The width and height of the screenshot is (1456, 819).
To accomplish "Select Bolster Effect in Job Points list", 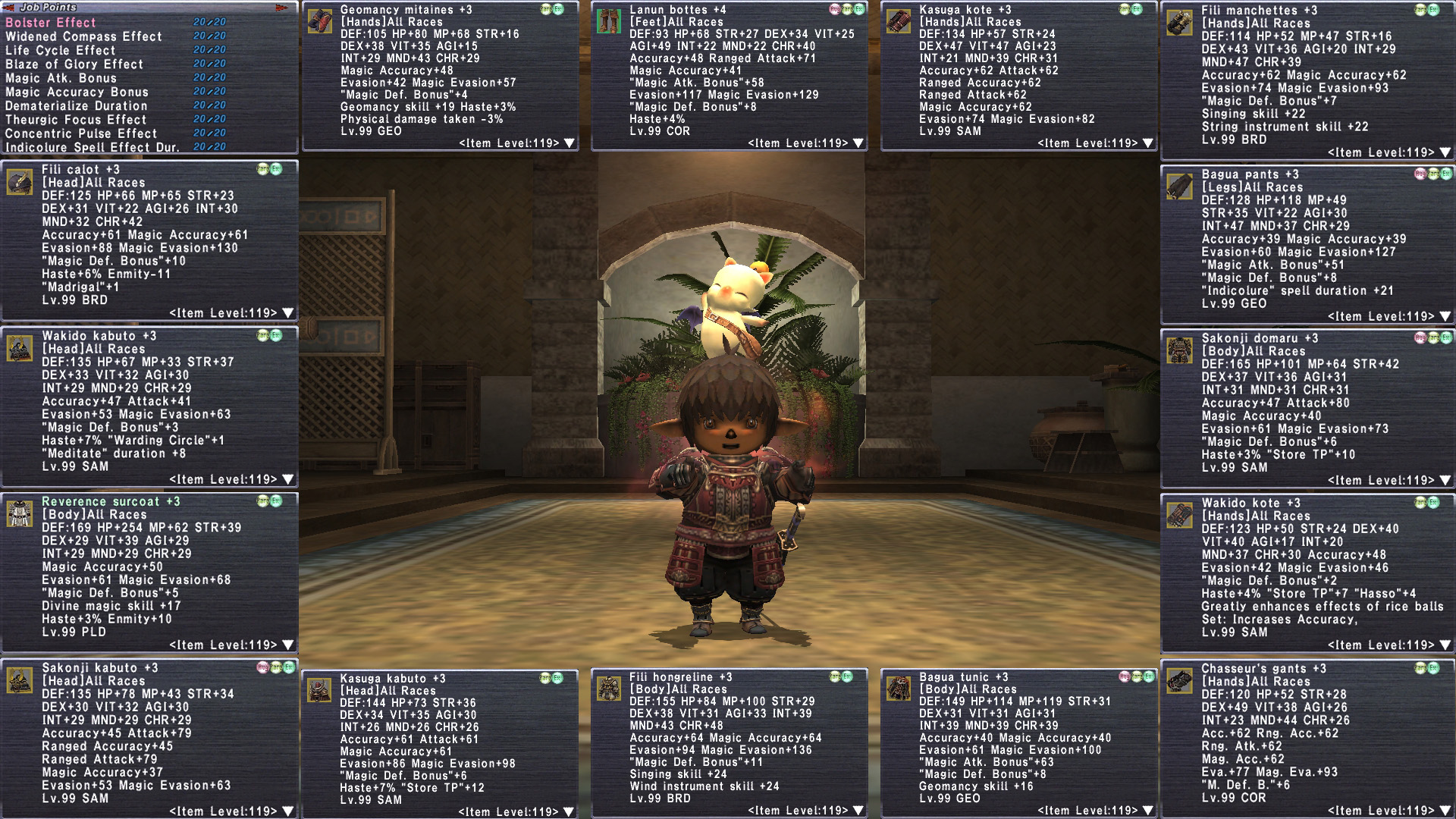I will [x=51, y=23].
